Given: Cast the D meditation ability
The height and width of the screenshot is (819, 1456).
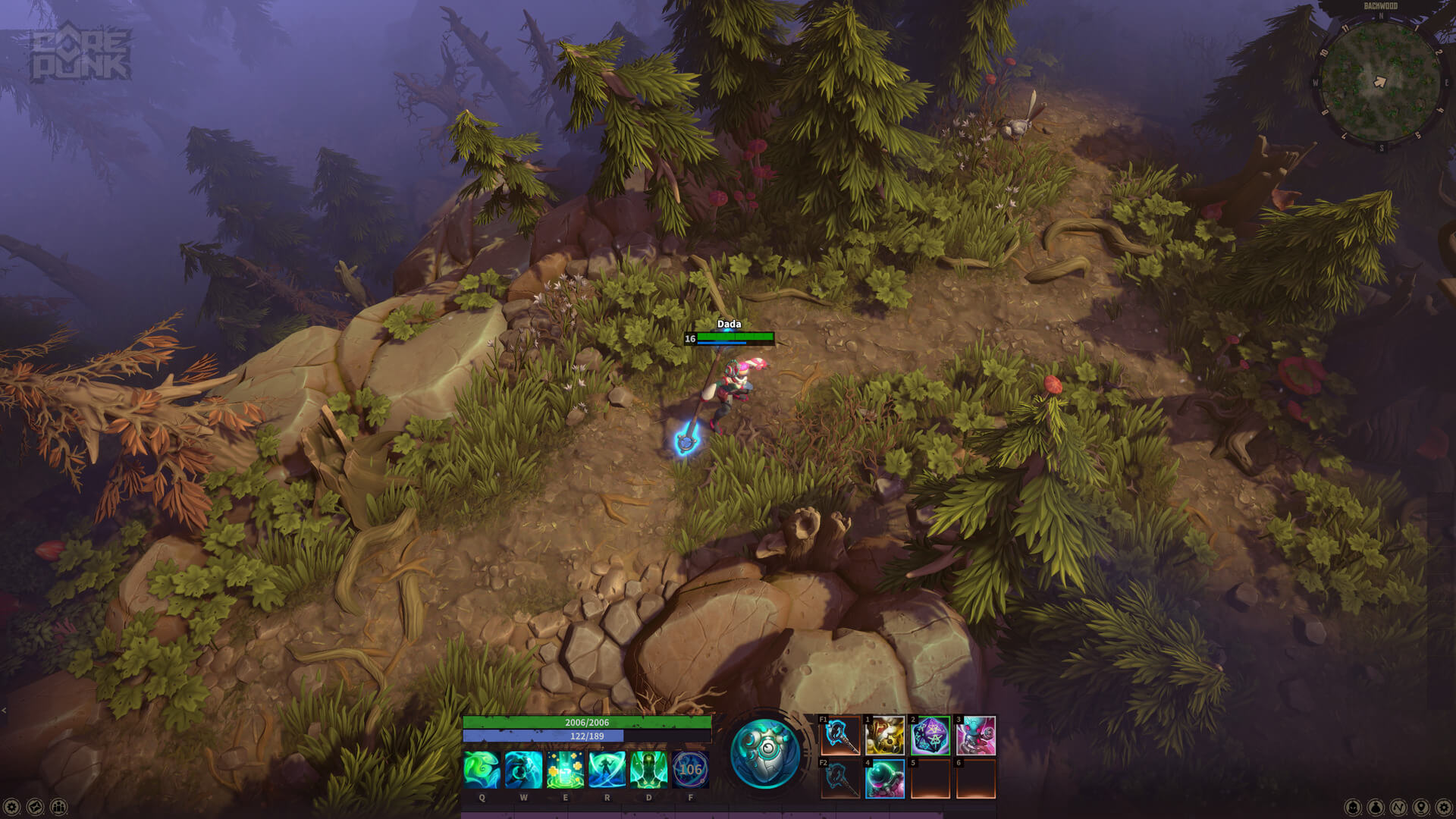Looking at the screenshot, I should 648,770.
